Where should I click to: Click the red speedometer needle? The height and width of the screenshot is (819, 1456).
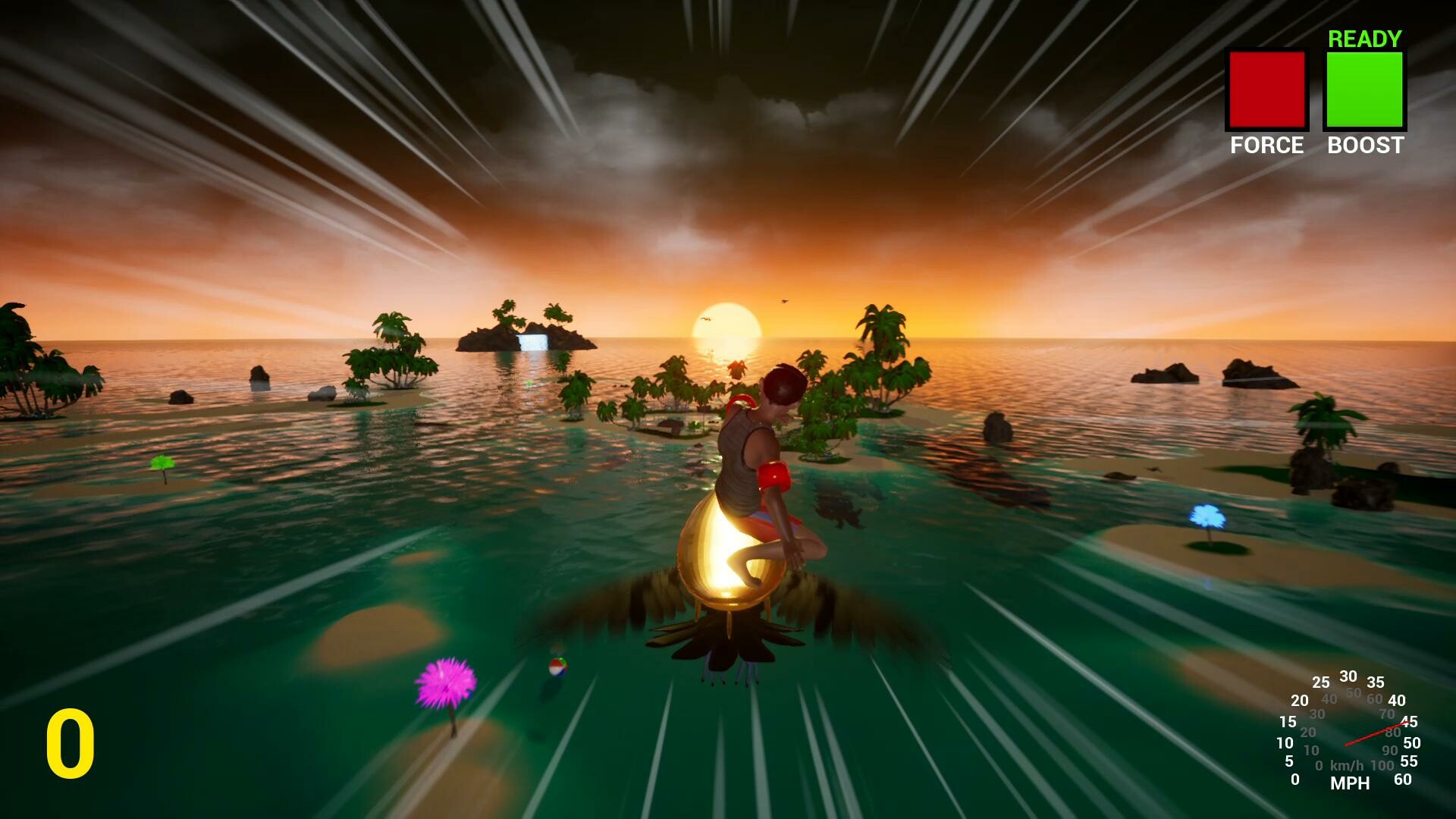1376,733
